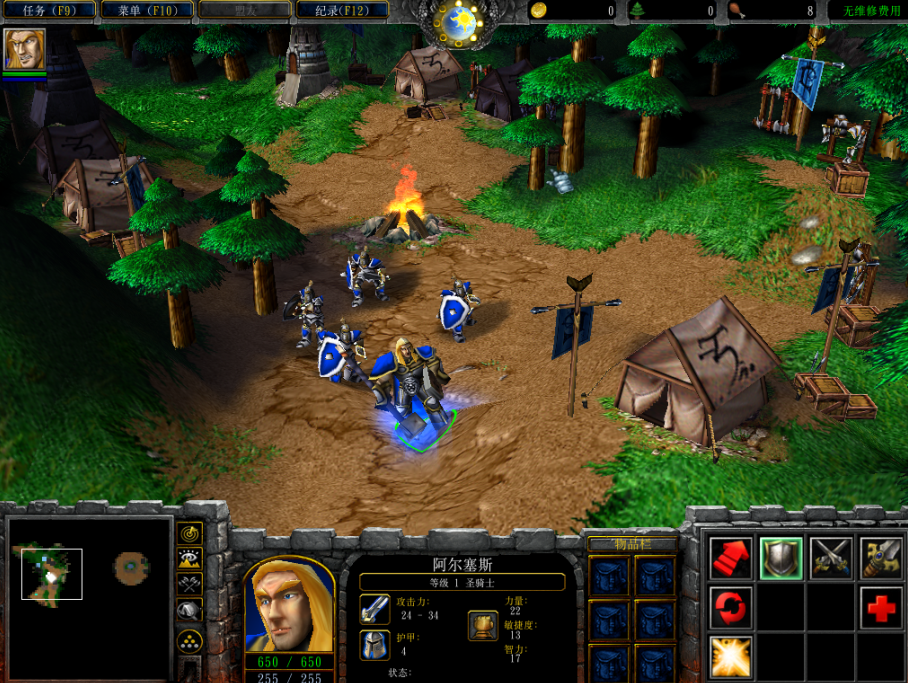Click the formation movement toggle button
Viewport: 908px width, 683px height.
point(189,641)
